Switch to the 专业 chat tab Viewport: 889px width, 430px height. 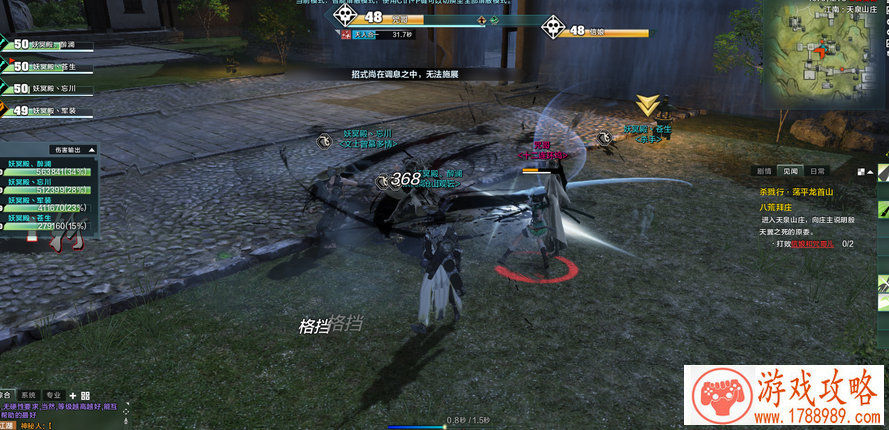tap(54, 395)
